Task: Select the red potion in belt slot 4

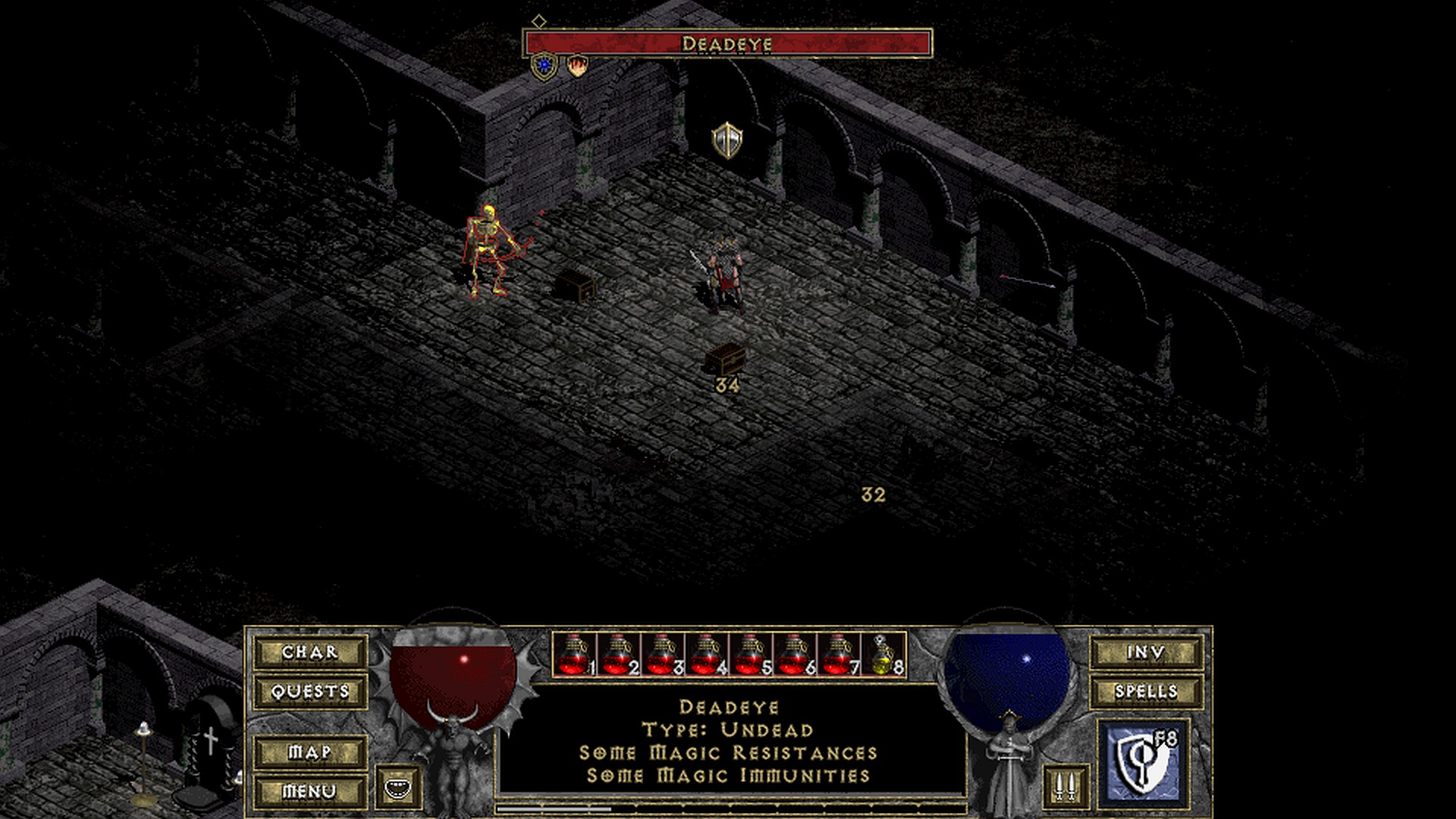Action: (707, 654)
